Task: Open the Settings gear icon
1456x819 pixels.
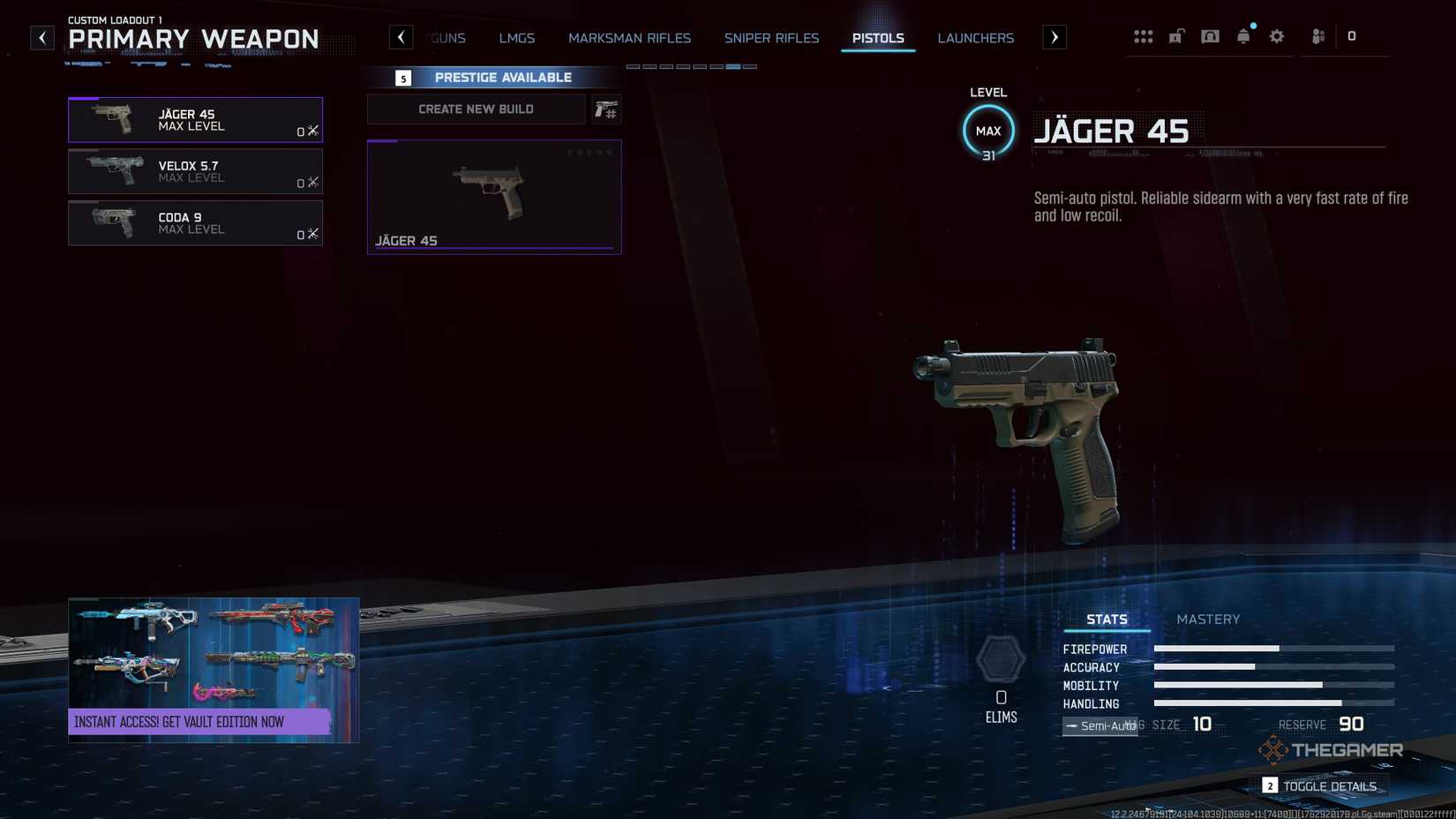Action: point(1276,35)
